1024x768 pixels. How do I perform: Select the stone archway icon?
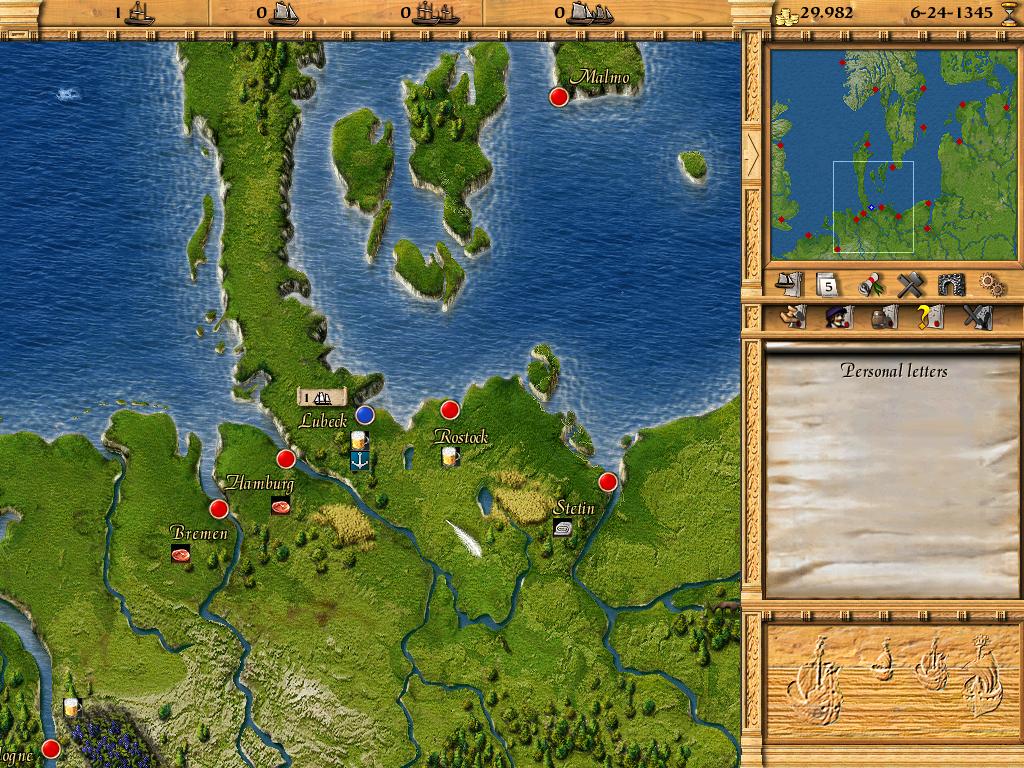pos(950,285)
